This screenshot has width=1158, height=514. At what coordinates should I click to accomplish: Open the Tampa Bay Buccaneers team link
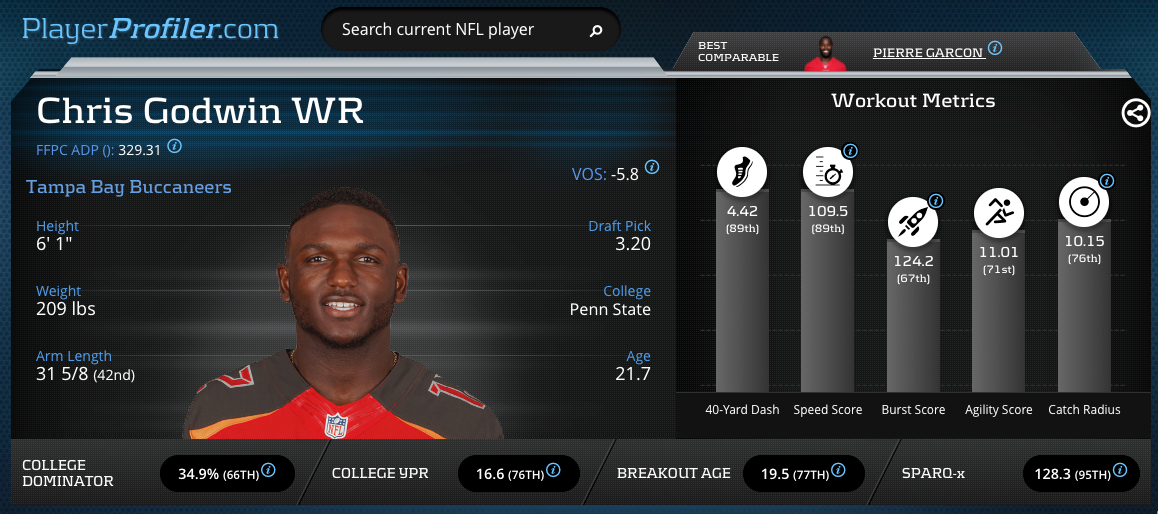(x=129, y=187)
